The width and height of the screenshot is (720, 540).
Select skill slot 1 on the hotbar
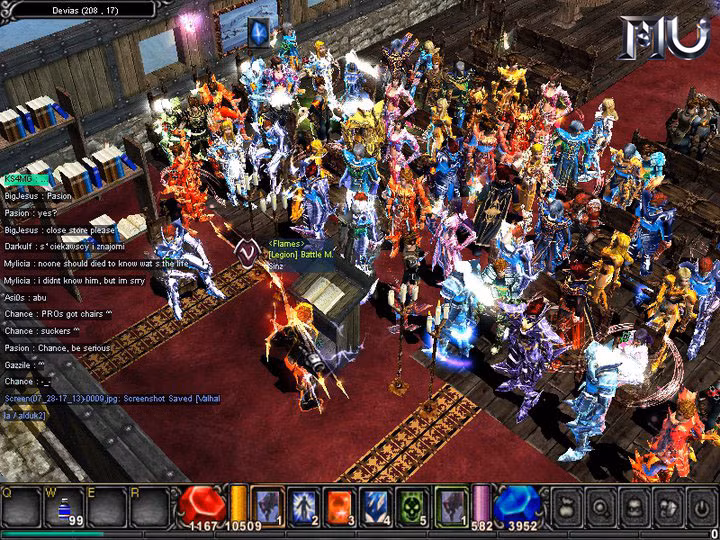click(267, 507)
